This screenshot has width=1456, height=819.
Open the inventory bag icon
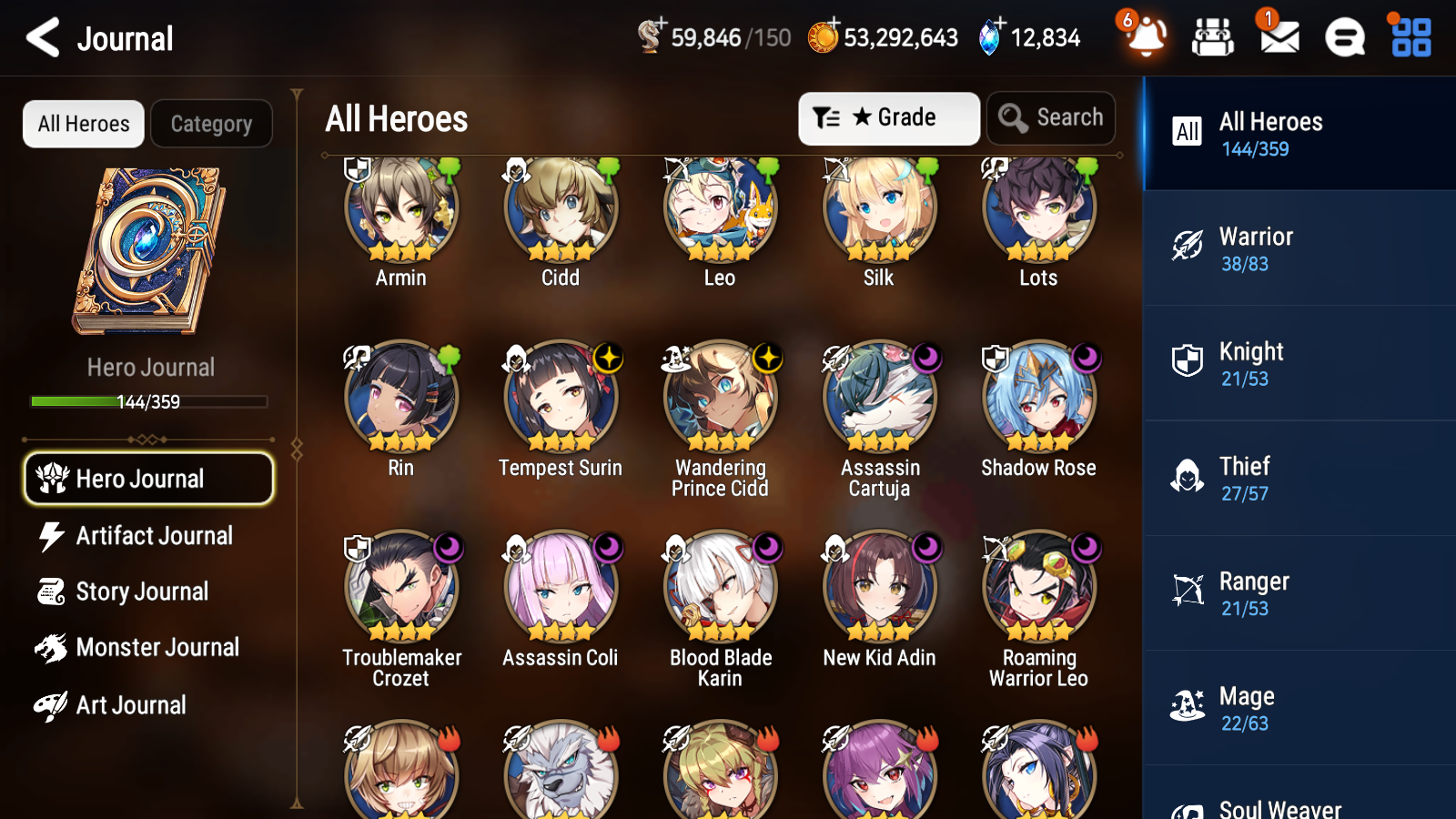tap(1213, 38)
